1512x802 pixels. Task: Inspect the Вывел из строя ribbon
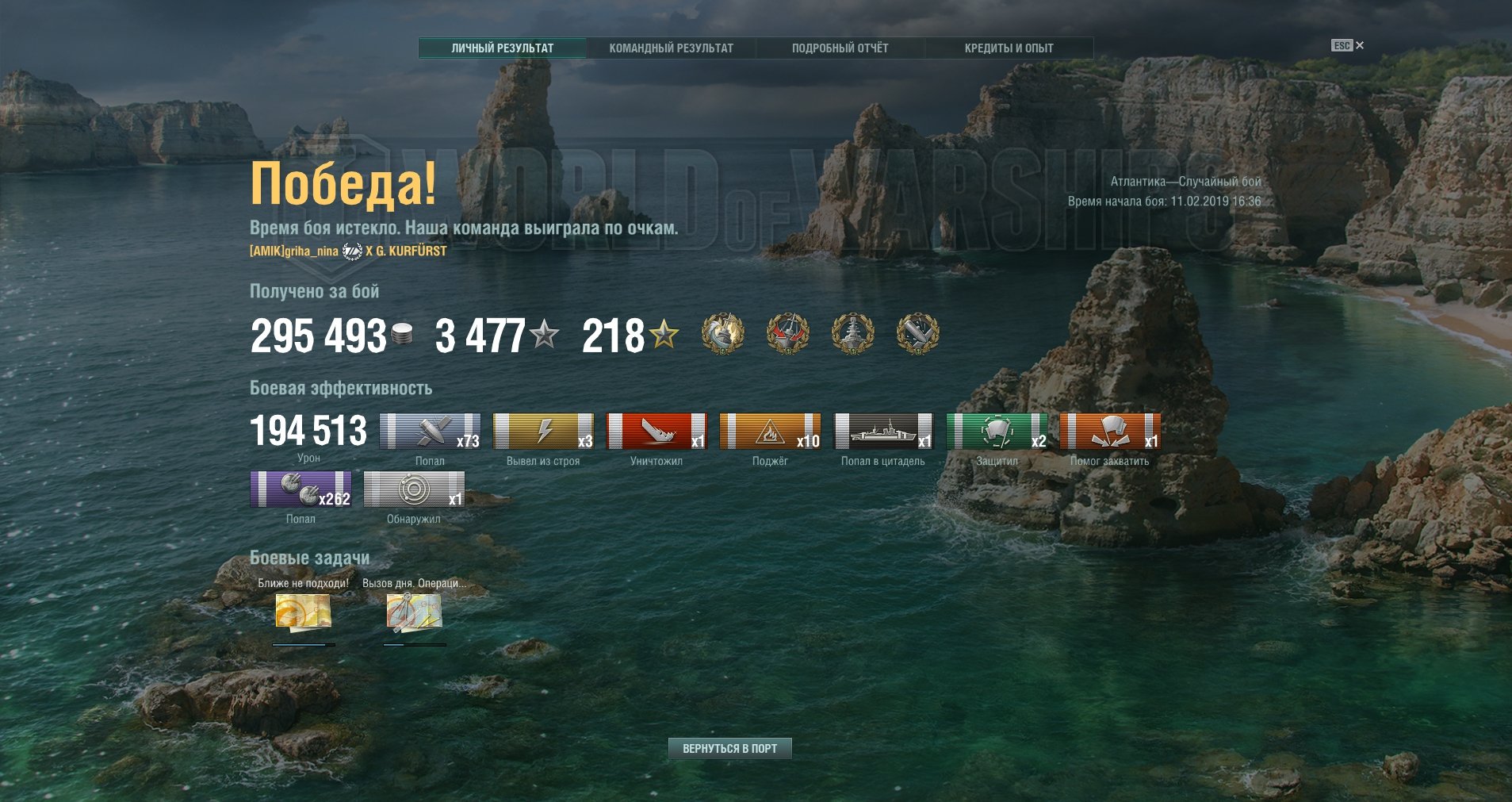[543, 432]
